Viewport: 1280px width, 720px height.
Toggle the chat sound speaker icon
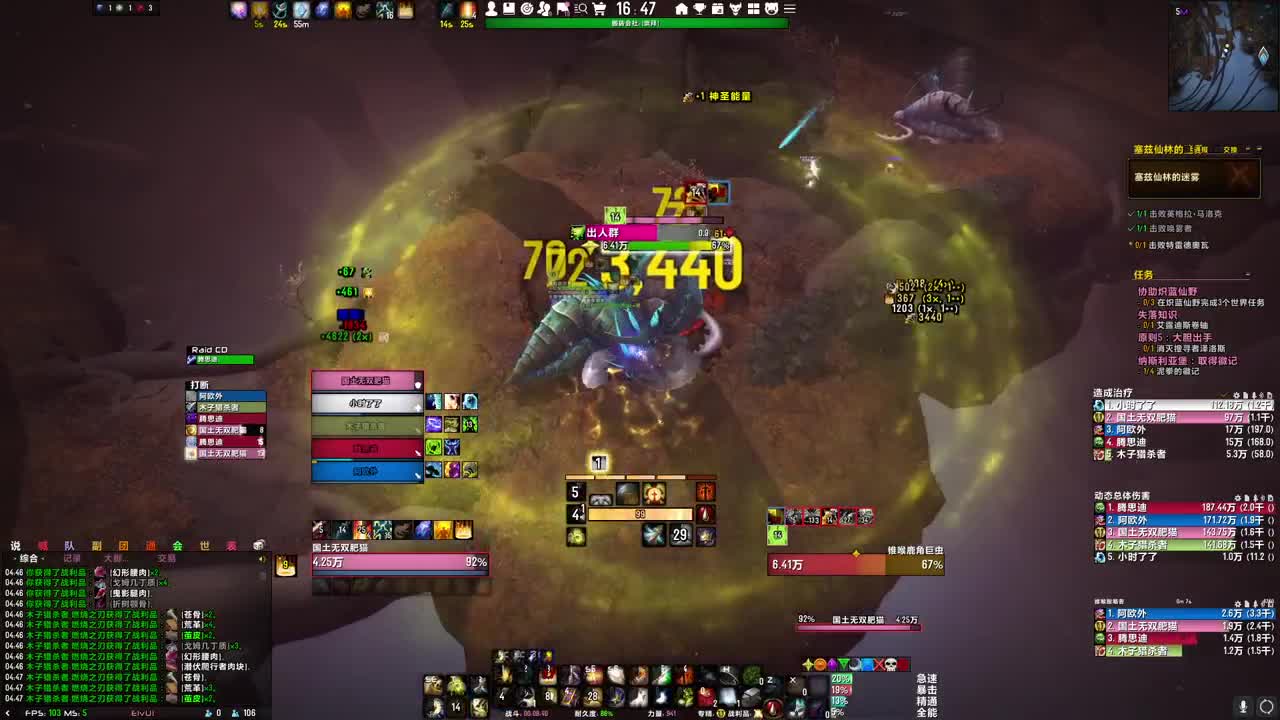259,558
